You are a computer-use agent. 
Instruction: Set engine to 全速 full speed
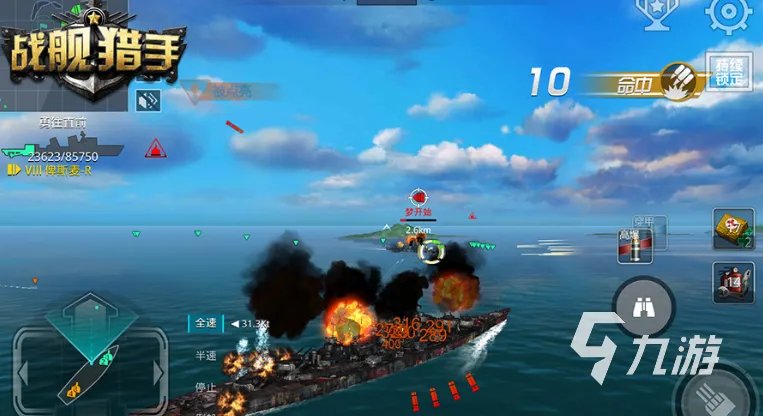tap(206, 323)
